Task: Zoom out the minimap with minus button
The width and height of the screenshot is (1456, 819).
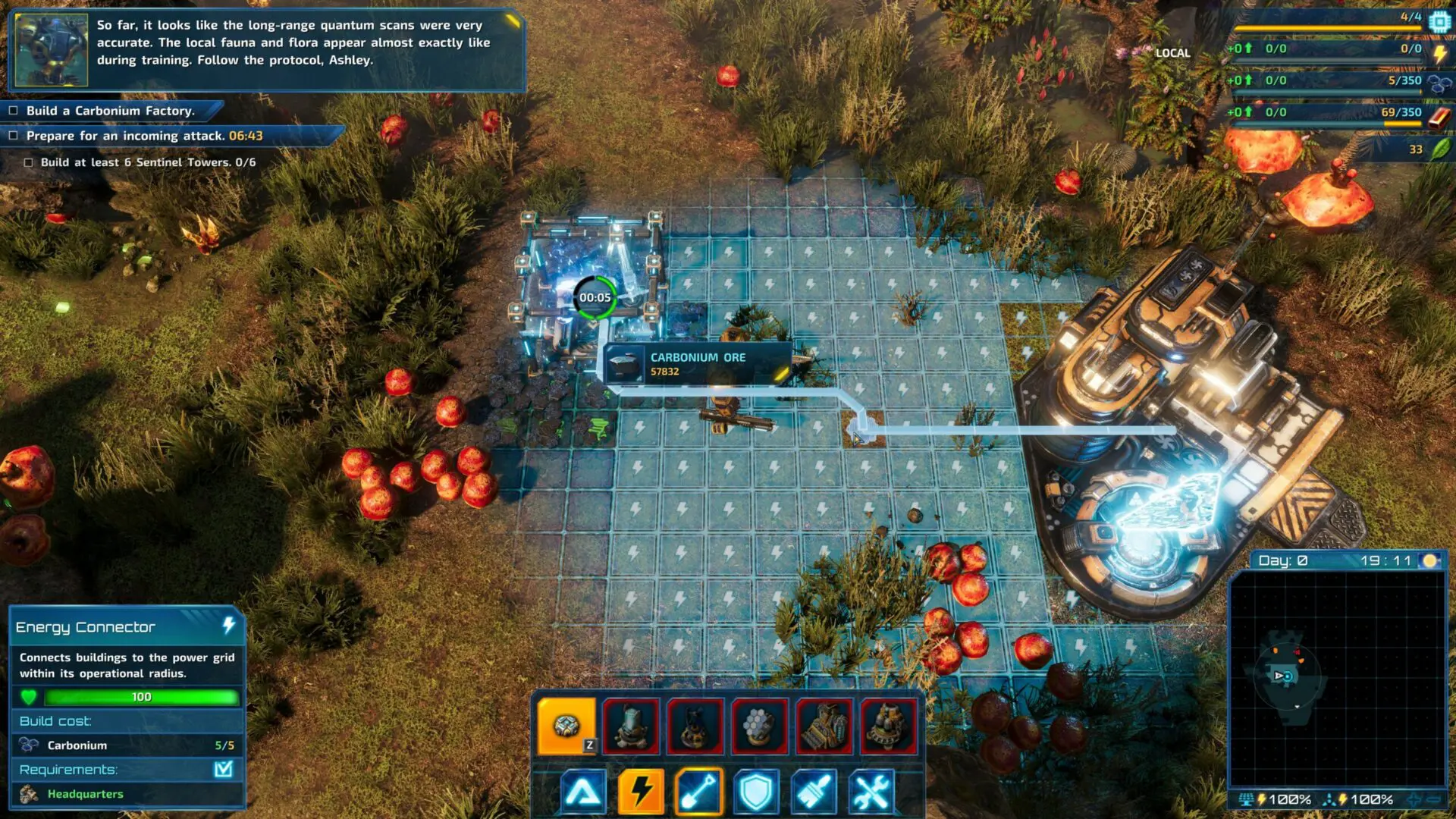Action: [1433, 799]
